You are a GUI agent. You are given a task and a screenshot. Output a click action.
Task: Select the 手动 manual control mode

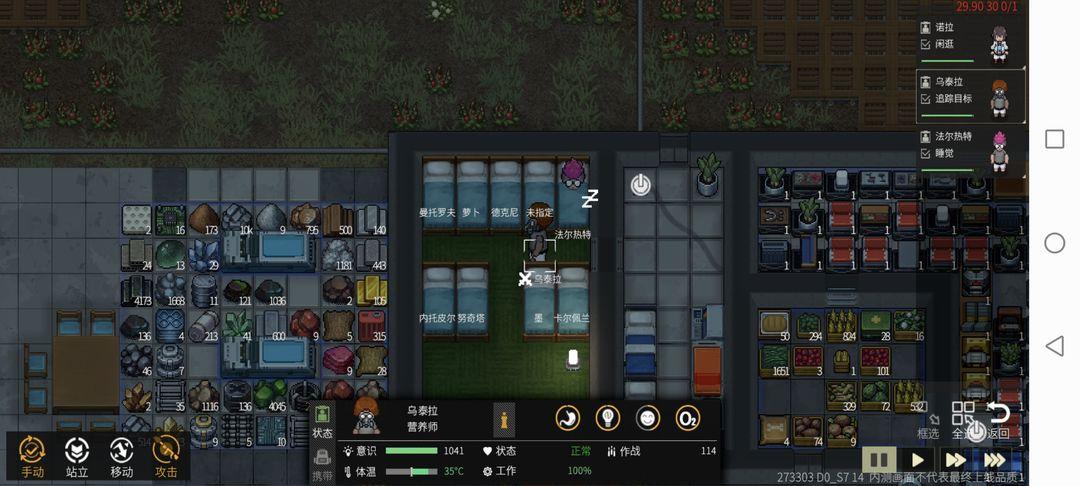coord(32,456)
